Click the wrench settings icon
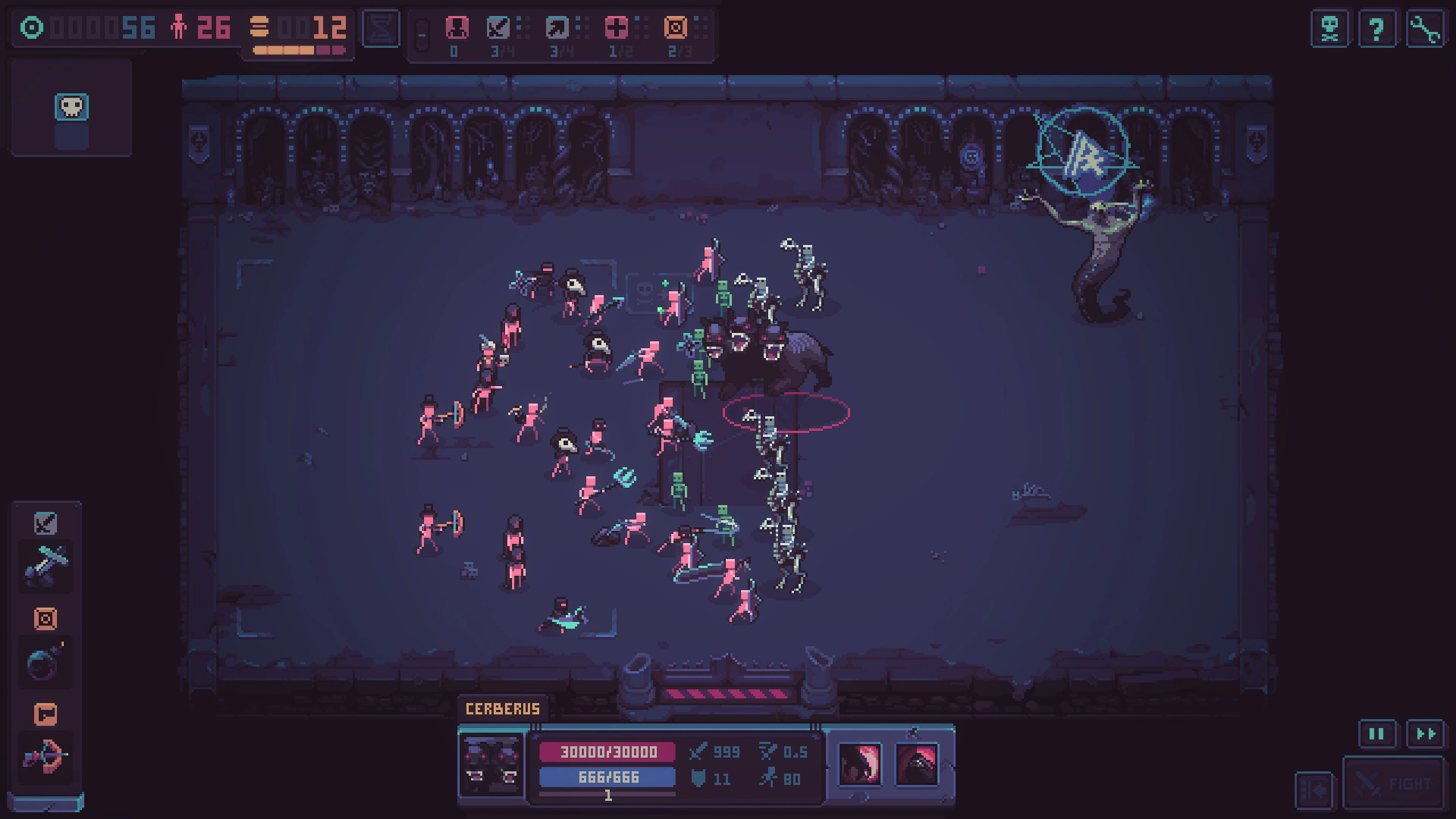The image size is (1456, 819). point(1424,27)
